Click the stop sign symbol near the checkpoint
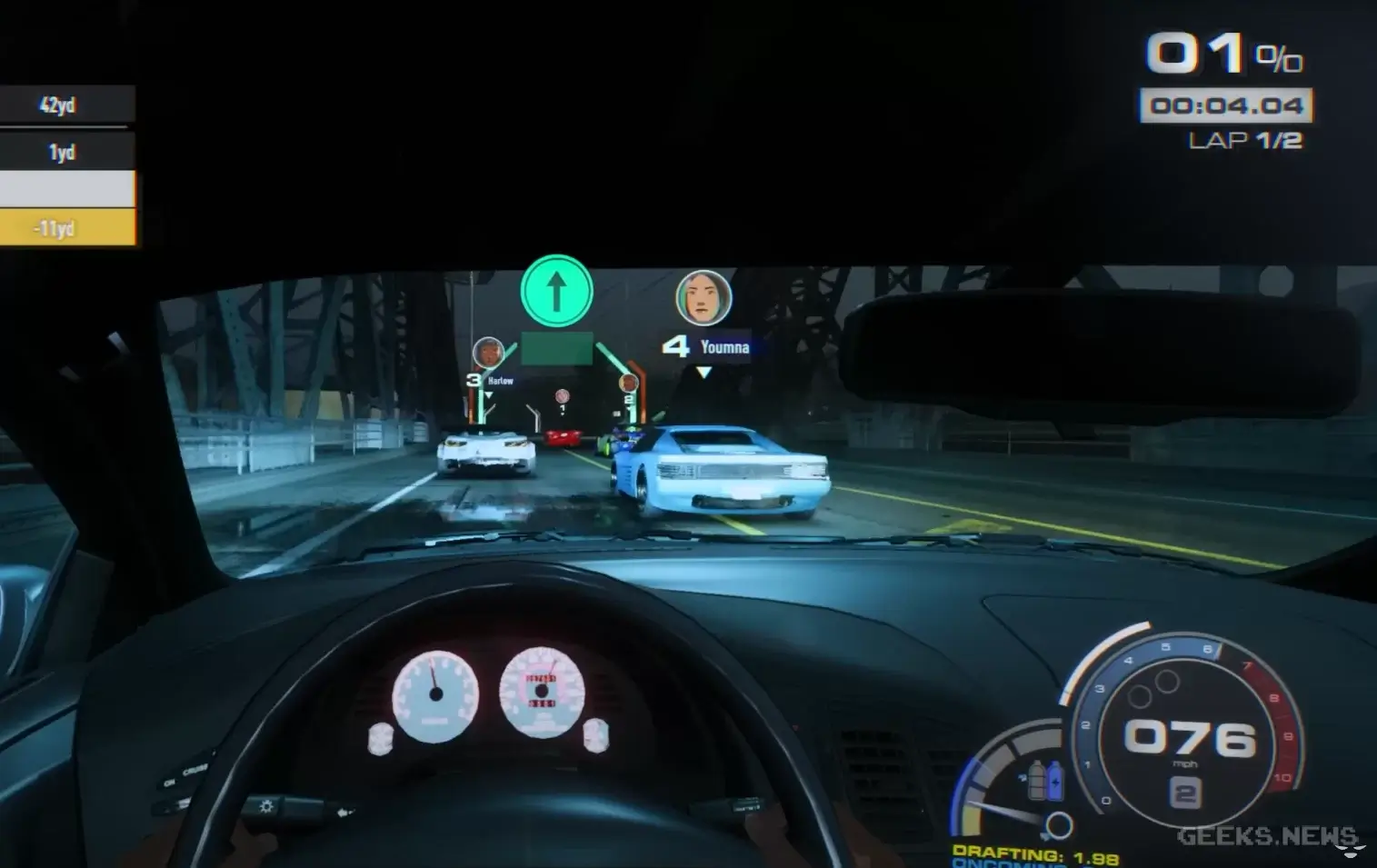Screen dimensions: 1377x868 pyautogui.click(x=563, y=395)
